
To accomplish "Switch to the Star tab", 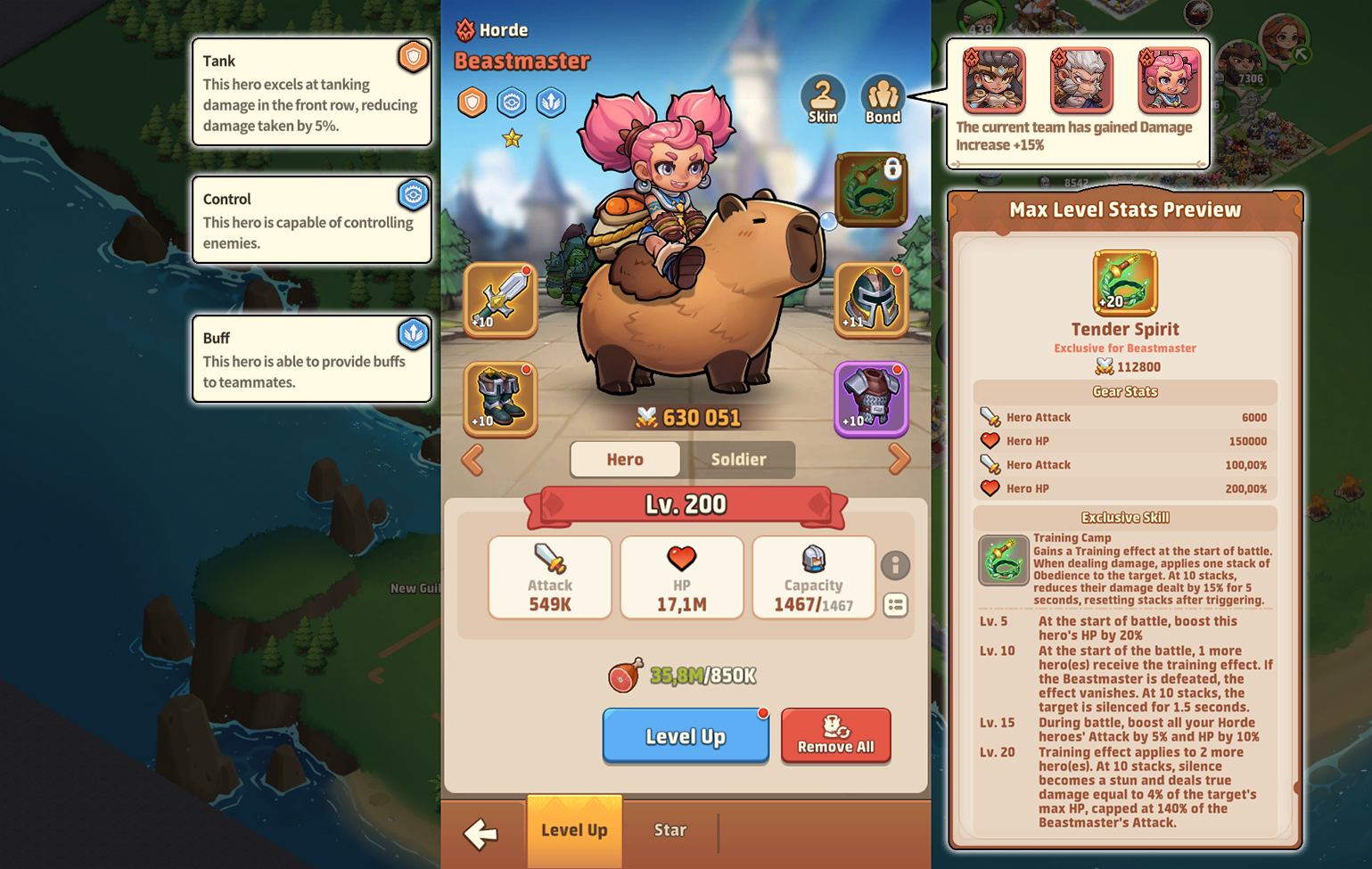I will click(x=670, y=830).
